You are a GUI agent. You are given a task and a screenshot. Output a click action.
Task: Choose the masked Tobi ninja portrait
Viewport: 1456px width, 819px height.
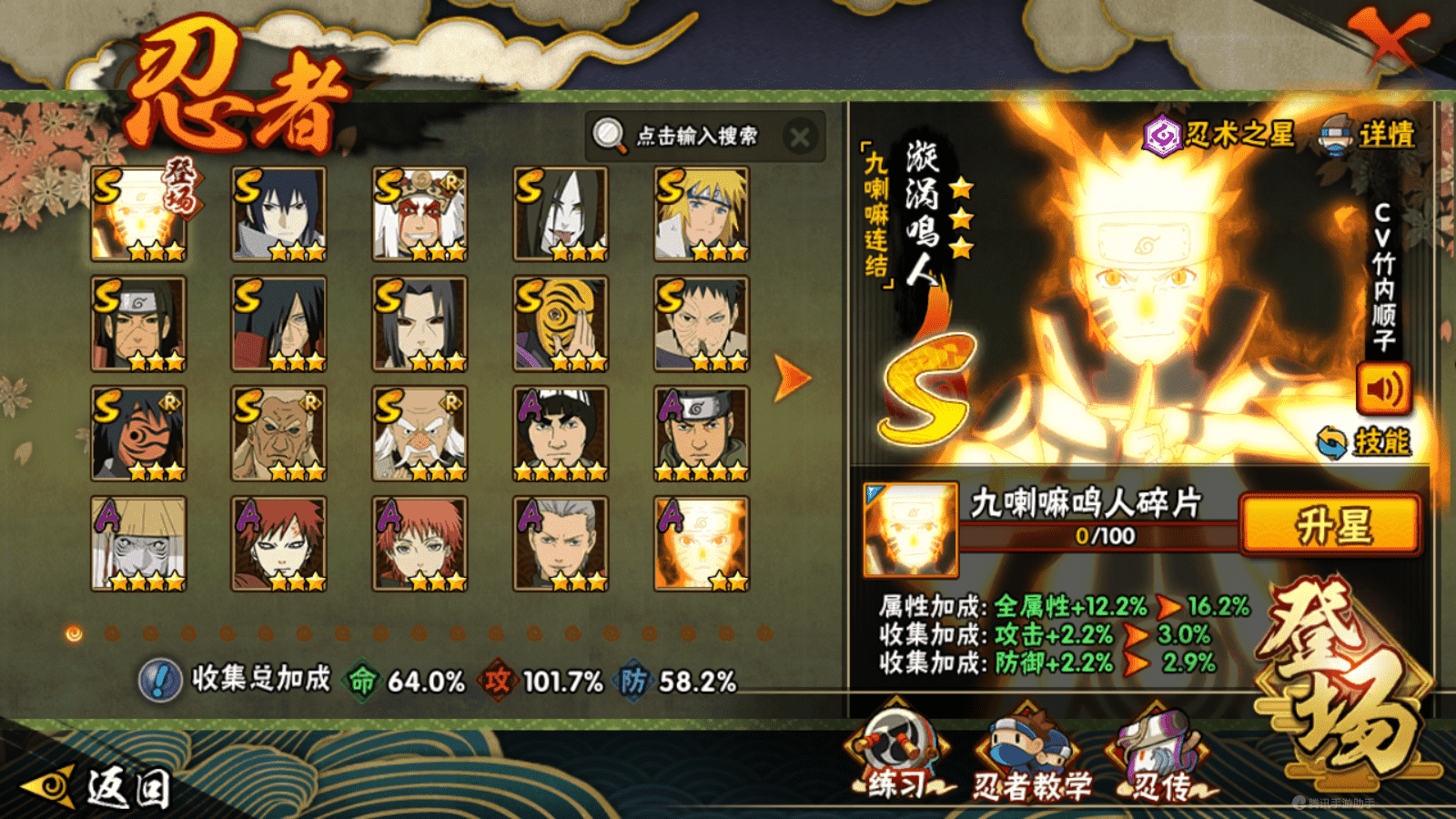561,324
